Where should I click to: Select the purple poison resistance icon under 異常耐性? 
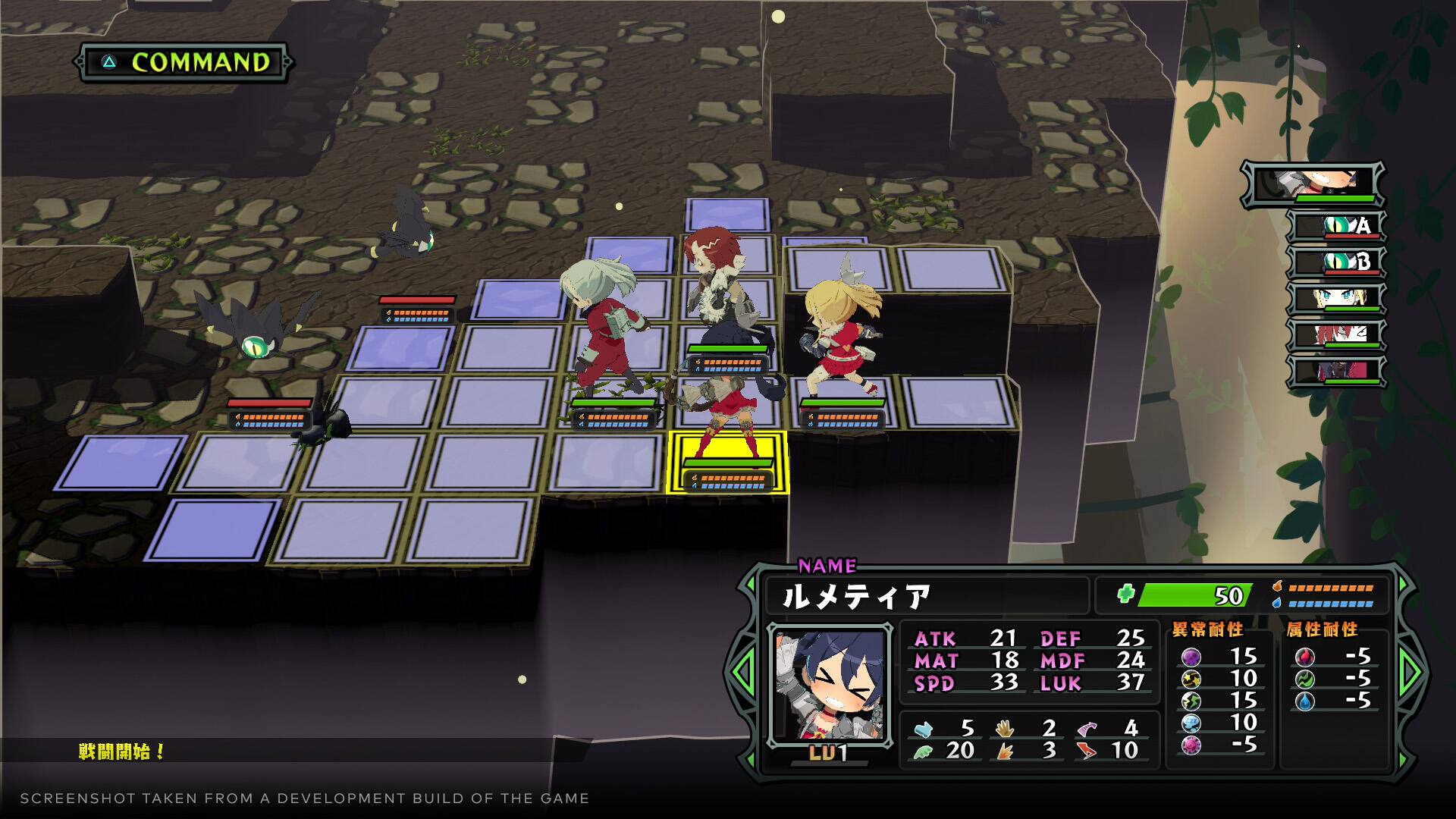pos(1191,657)
